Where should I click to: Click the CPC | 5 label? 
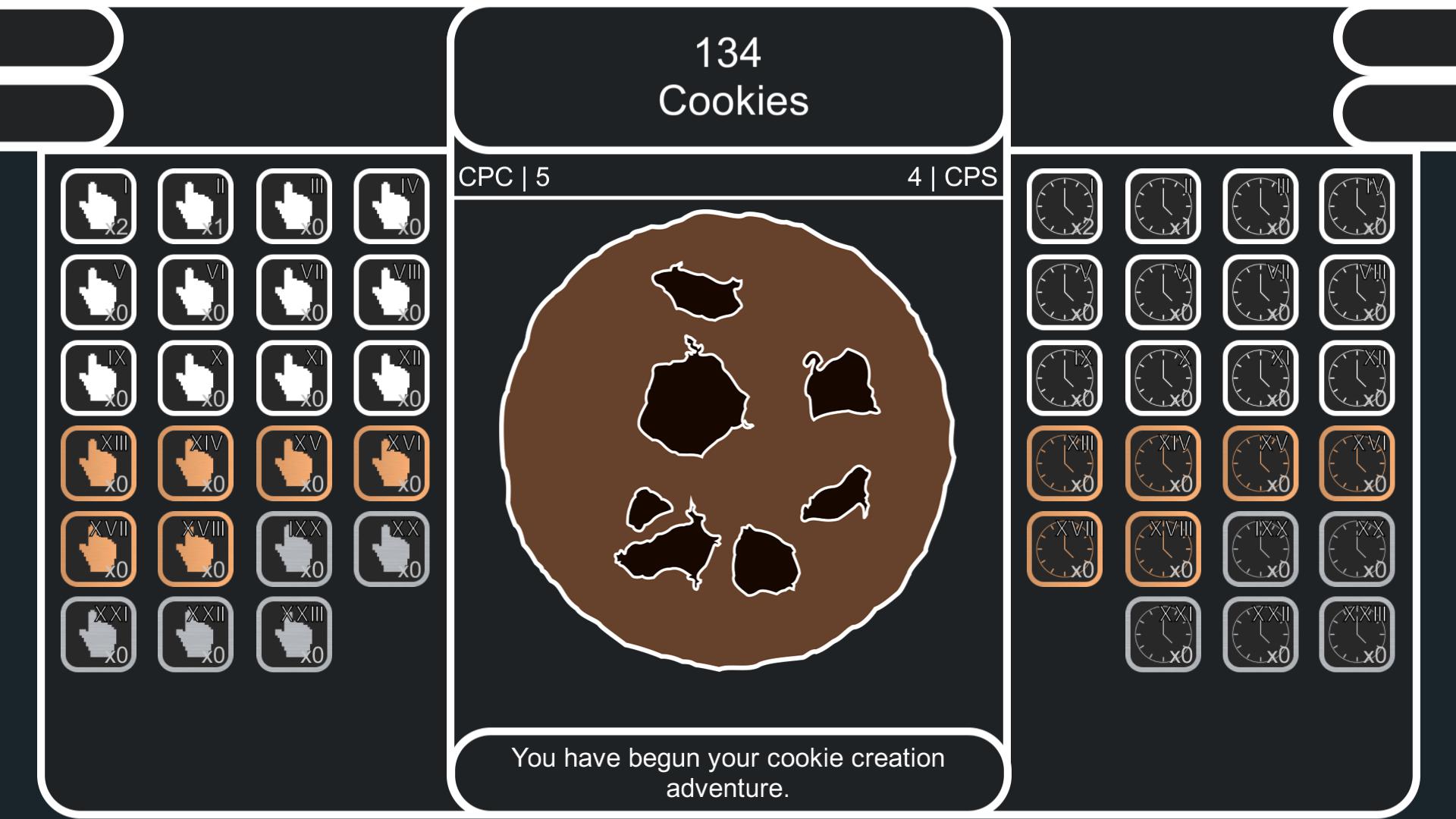pyautogui.click(x=502, y=178)
